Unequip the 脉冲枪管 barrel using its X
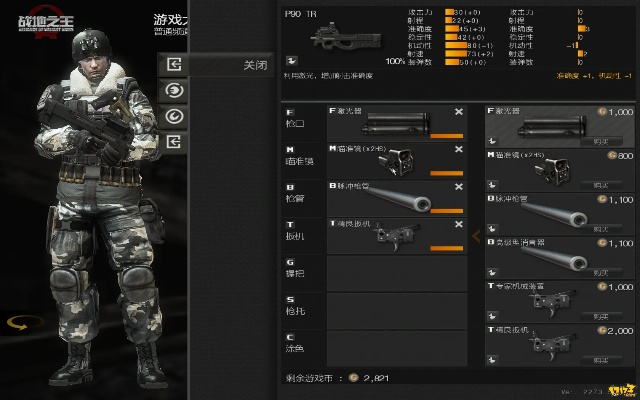Viewport: 640px width, 400px height. click(459, 186)
